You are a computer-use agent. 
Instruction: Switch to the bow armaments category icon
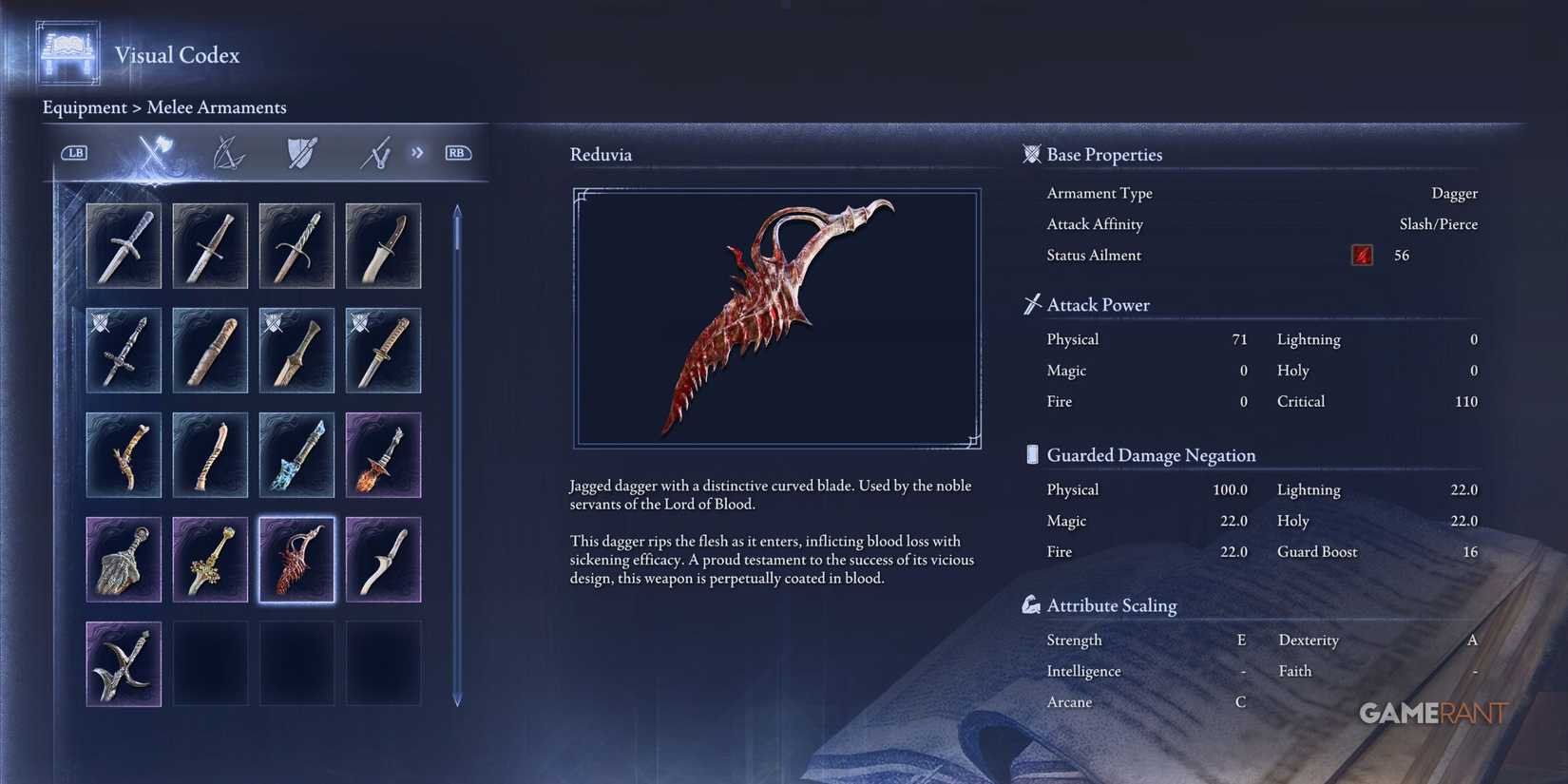point(228,153)
